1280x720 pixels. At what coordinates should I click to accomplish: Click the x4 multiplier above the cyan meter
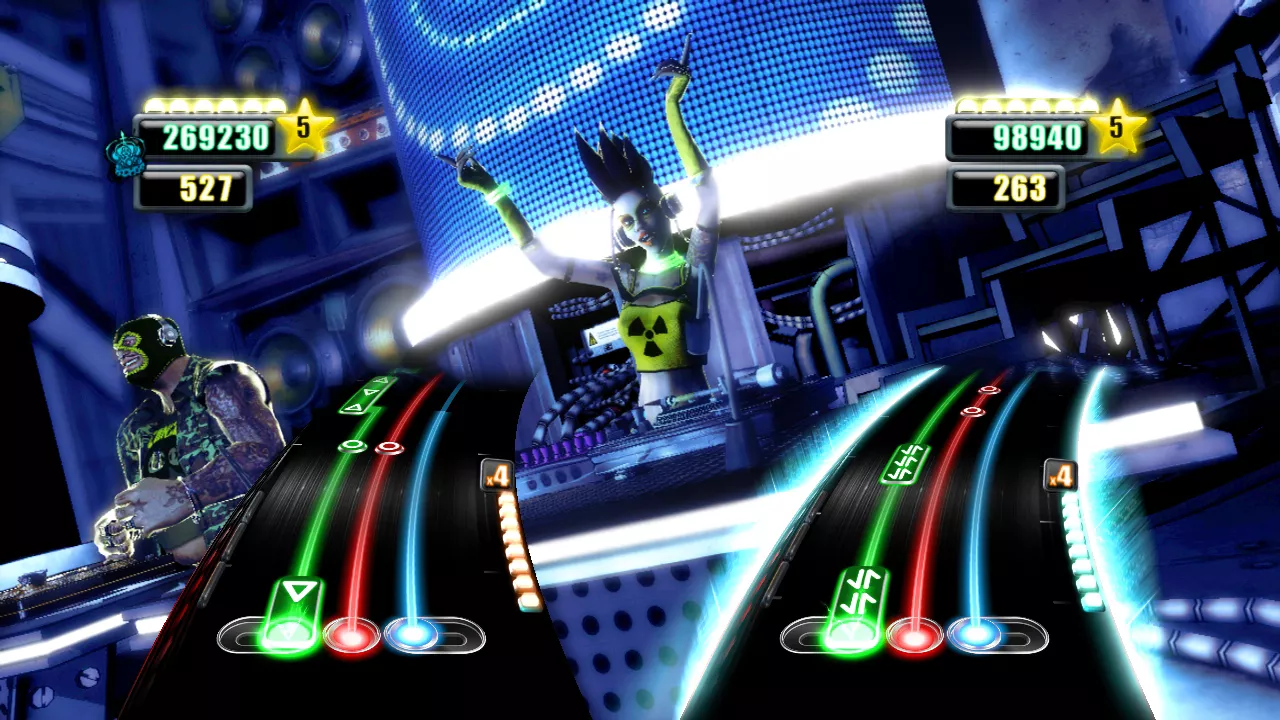click(x=1060, y=474)
